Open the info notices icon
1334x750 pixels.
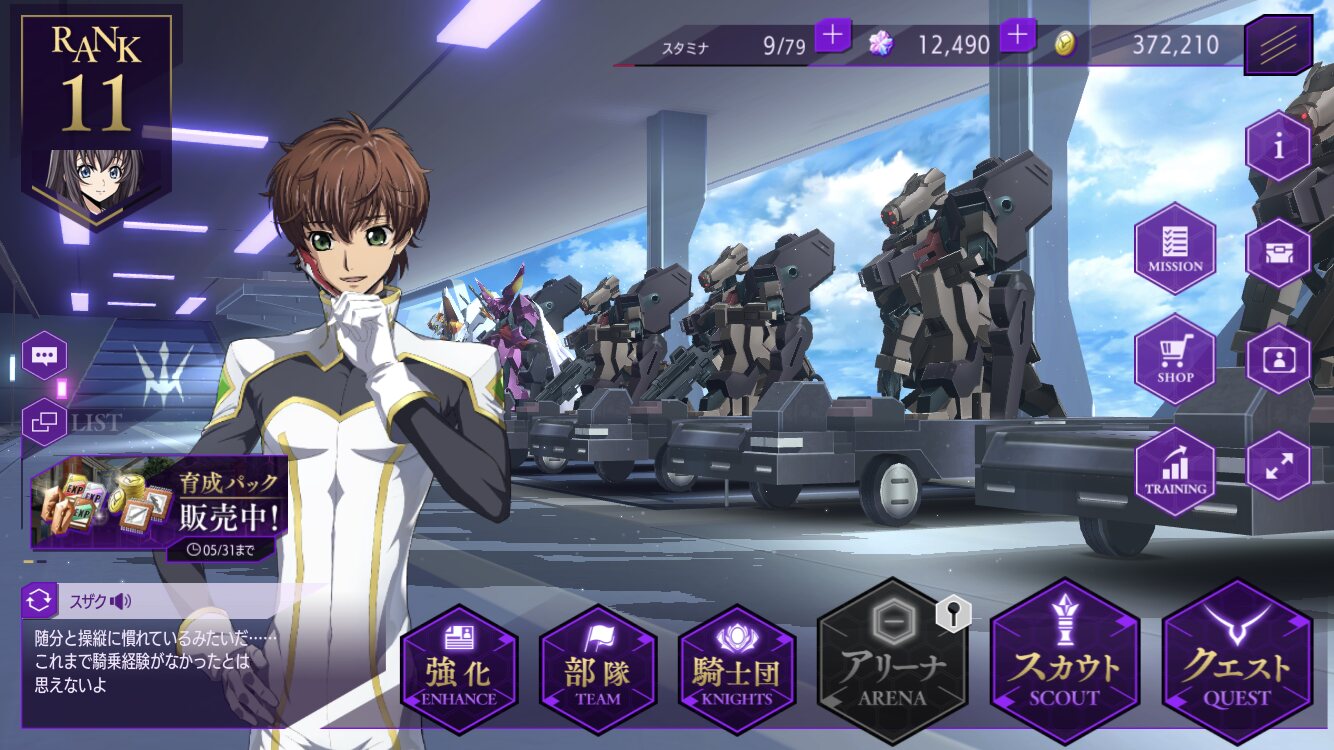tap(1278, 146)
